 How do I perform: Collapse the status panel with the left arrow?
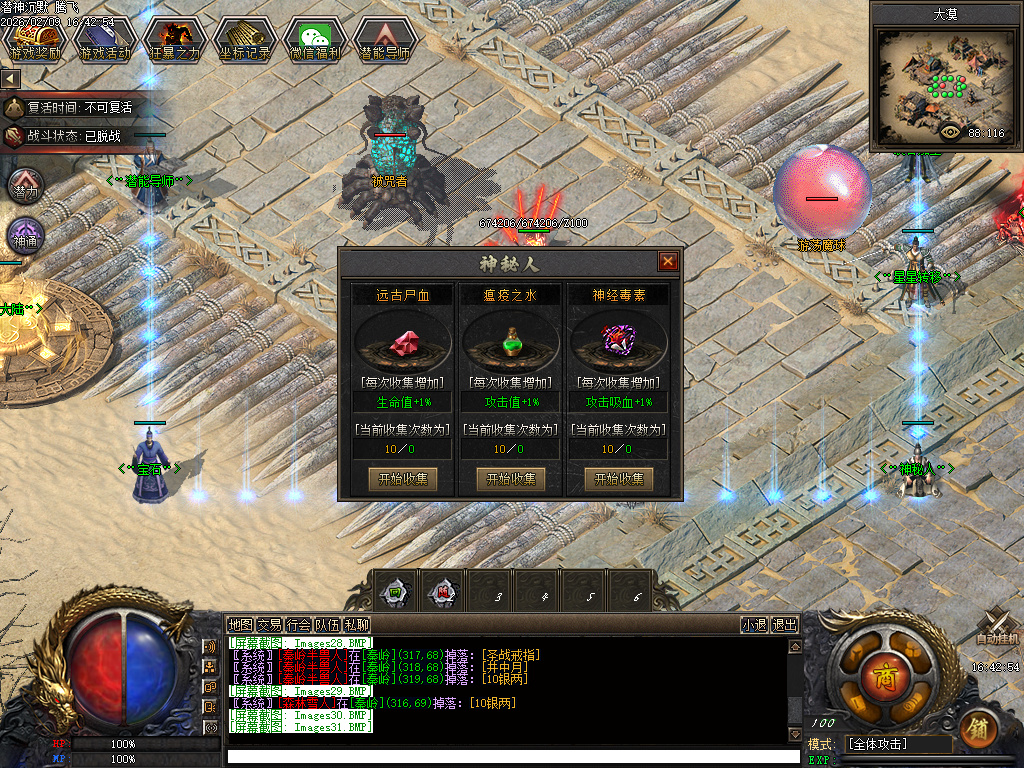(10, 78)
